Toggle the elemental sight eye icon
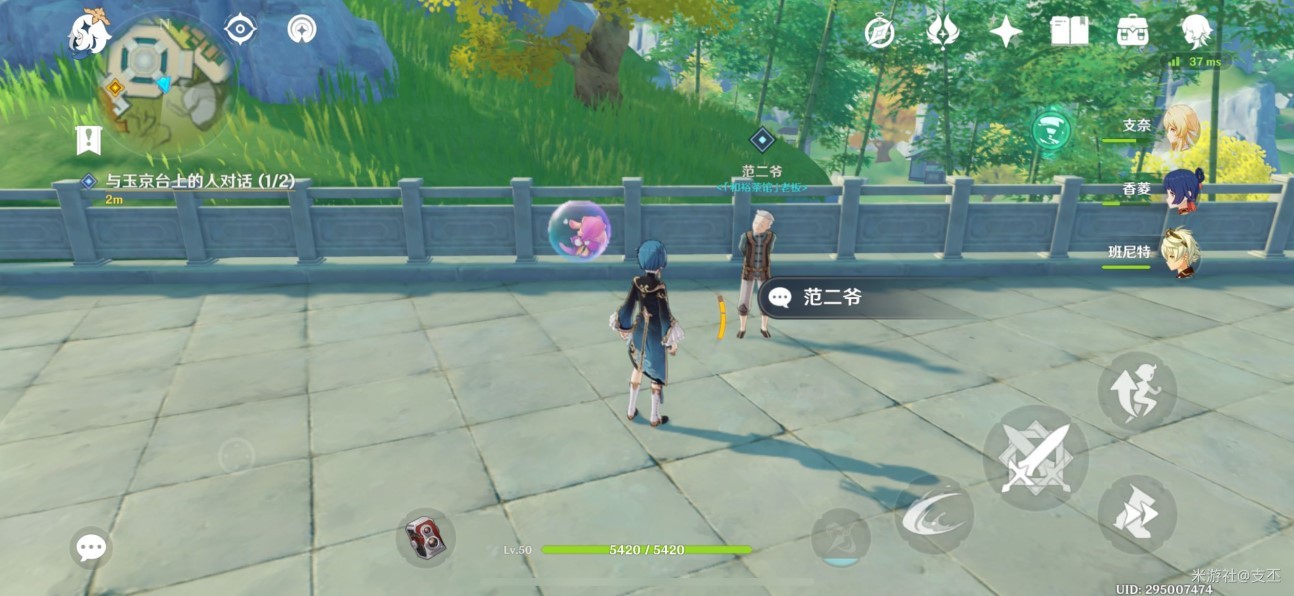This screenshot has height=596, width=1294. [x=241, y=29]
